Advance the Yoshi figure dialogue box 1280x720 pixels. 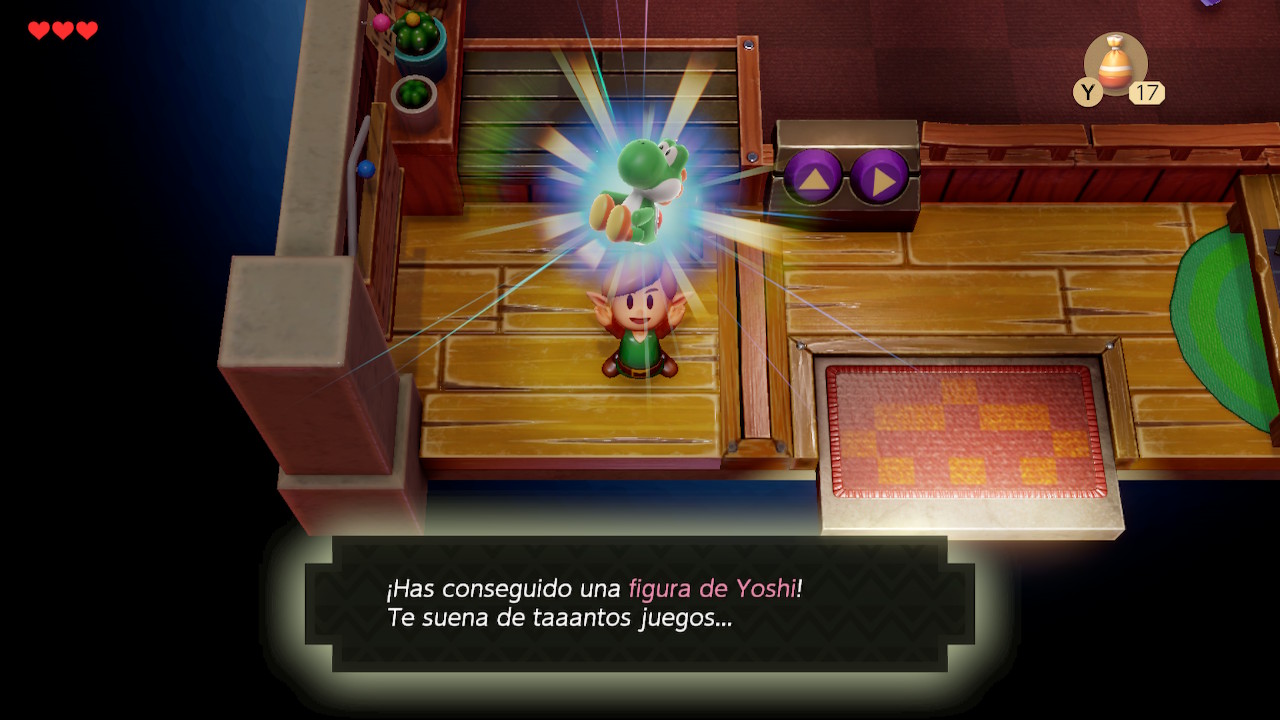click(x=639, y=603)
